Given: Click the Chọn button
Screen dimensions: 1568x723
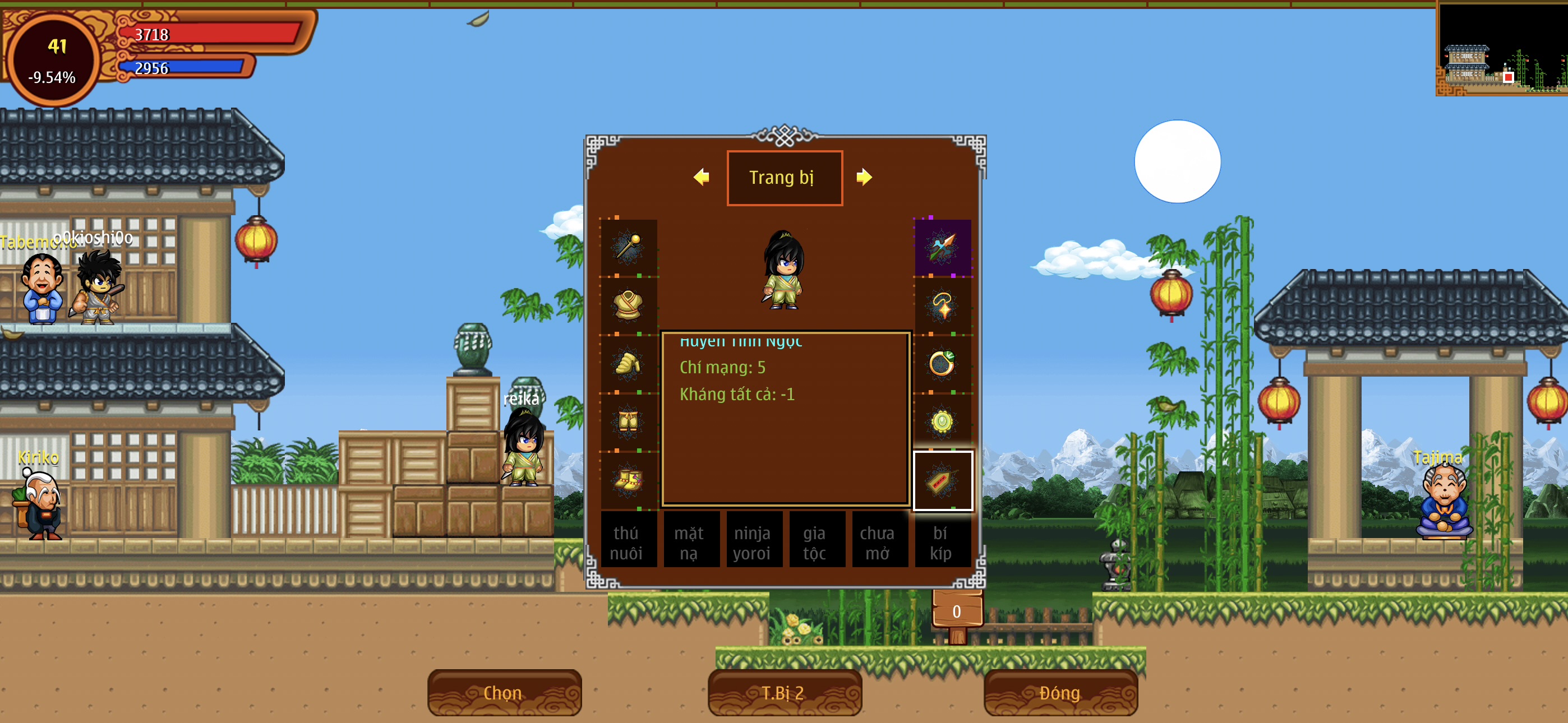Looking at the screenshot, I should 504,693.
